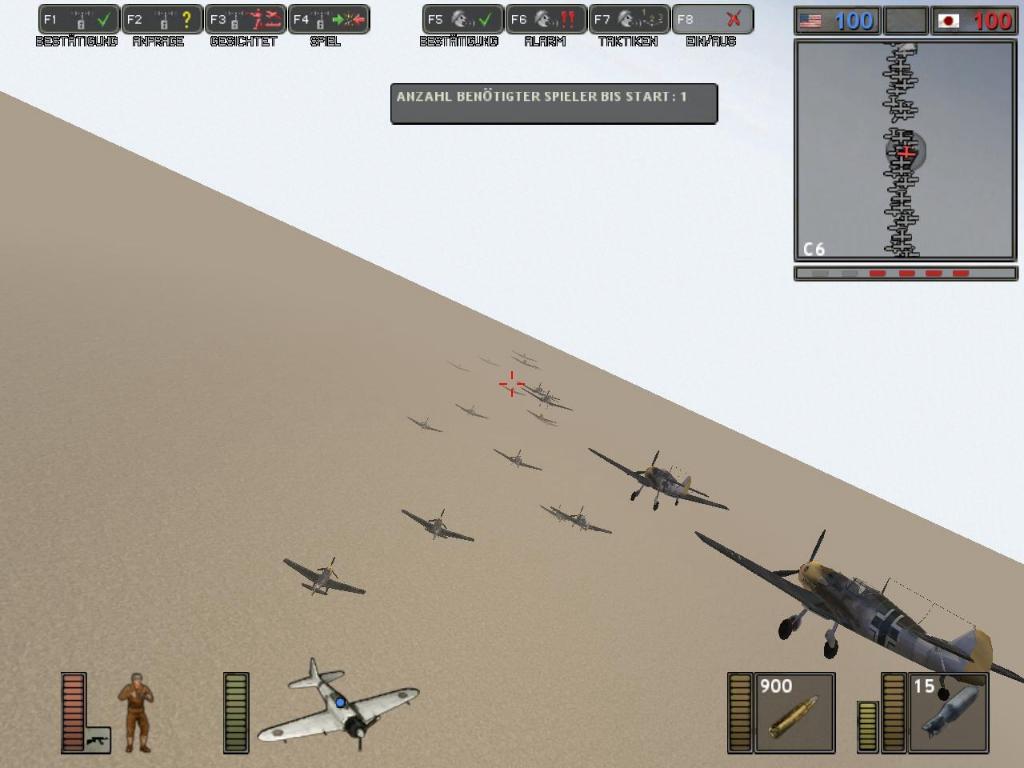1024x768 pixels.
Task: Choose the F3 Gesichtet radio command
Action: 245,19
